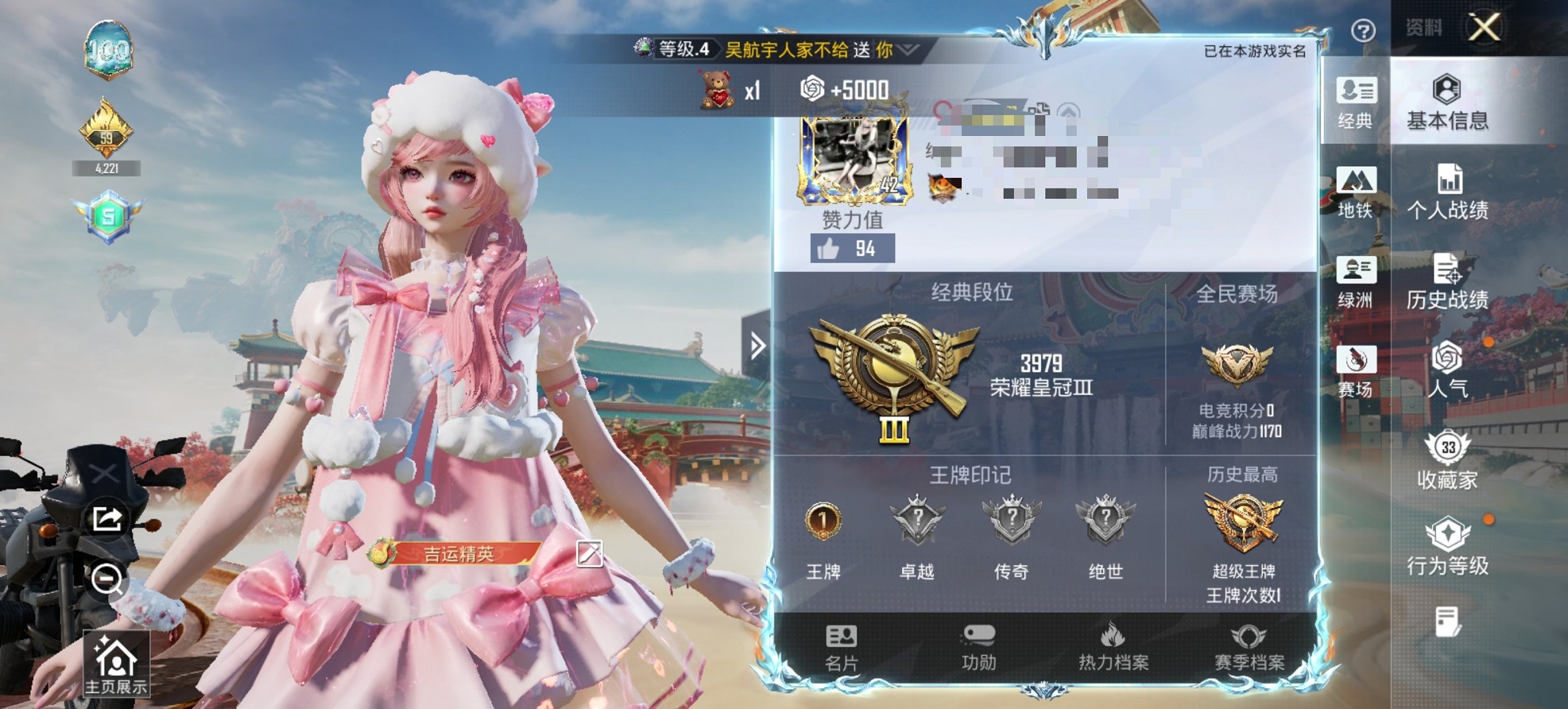1568x709 pixels.
Task: Expand the gift banner dropdown arrow
Action: tap(907, 50)
